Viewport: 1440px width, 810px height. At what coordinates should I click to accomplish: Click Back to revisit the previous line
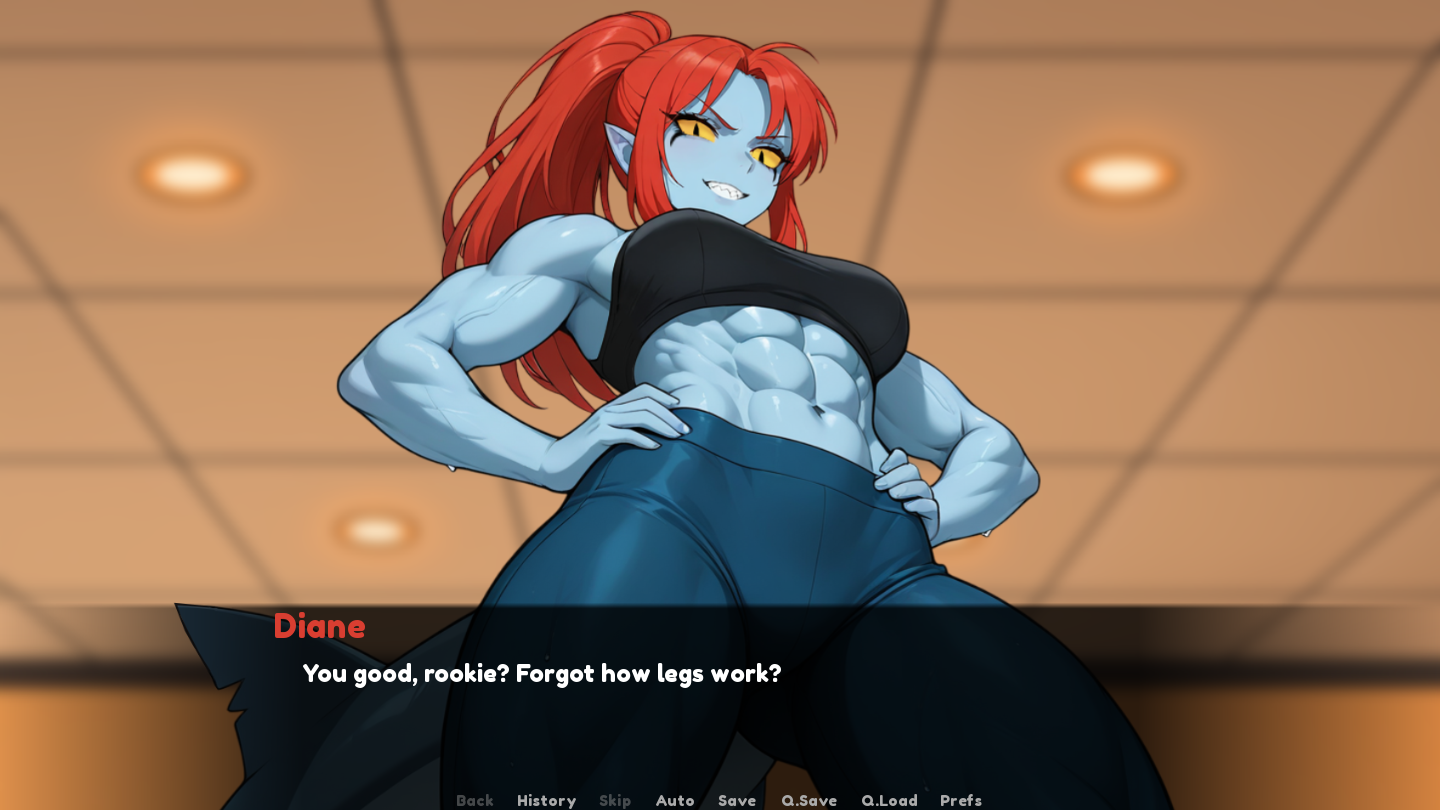474,800
